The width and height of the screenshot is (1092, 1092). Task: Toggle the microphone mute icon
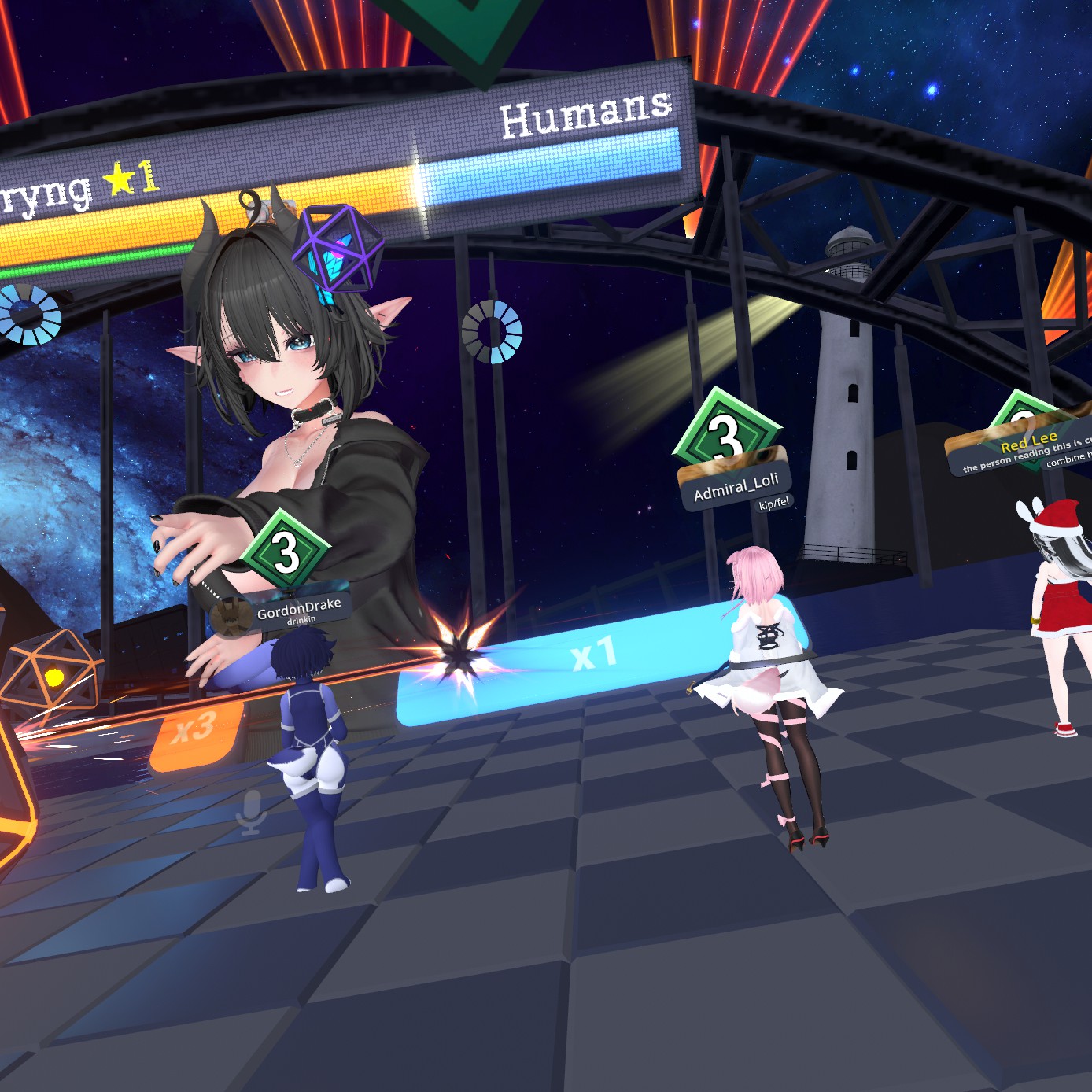[x=252, y=812]
